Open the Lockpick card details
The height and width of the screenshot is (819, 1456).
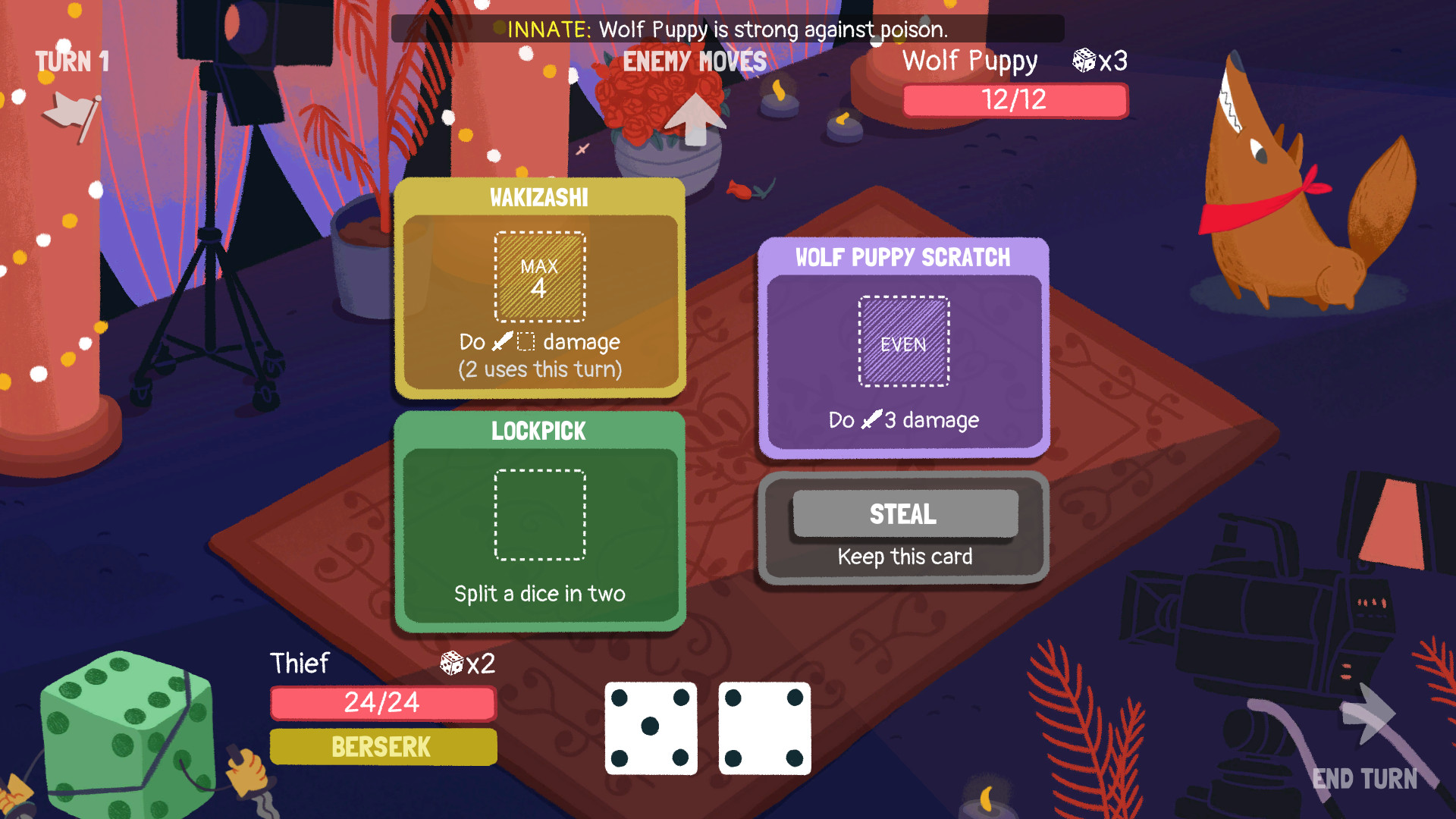click(x=539, y=431)
